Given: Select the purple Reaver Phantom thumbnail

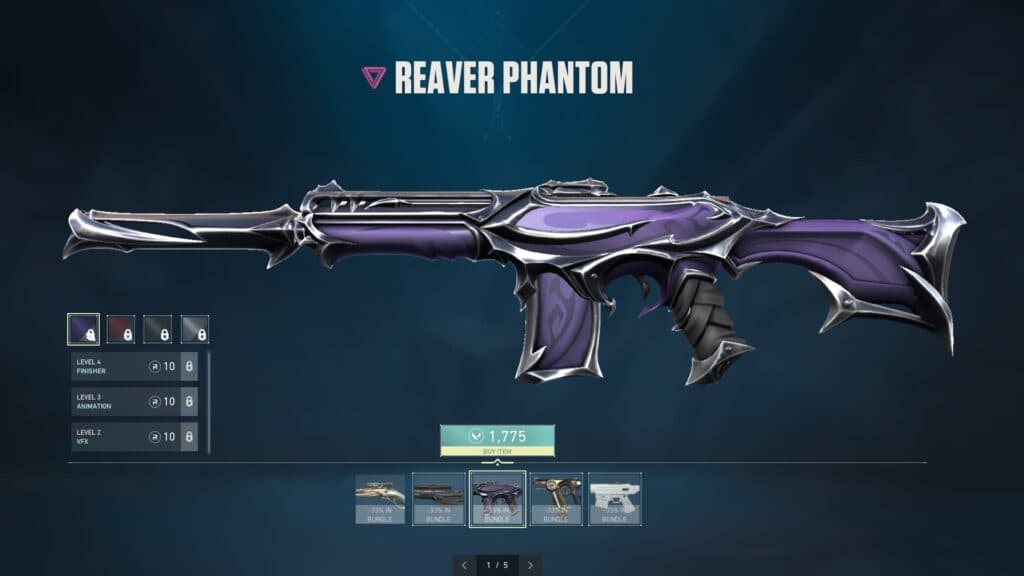Looking at the screenshot, I should [x=497, y=499].
